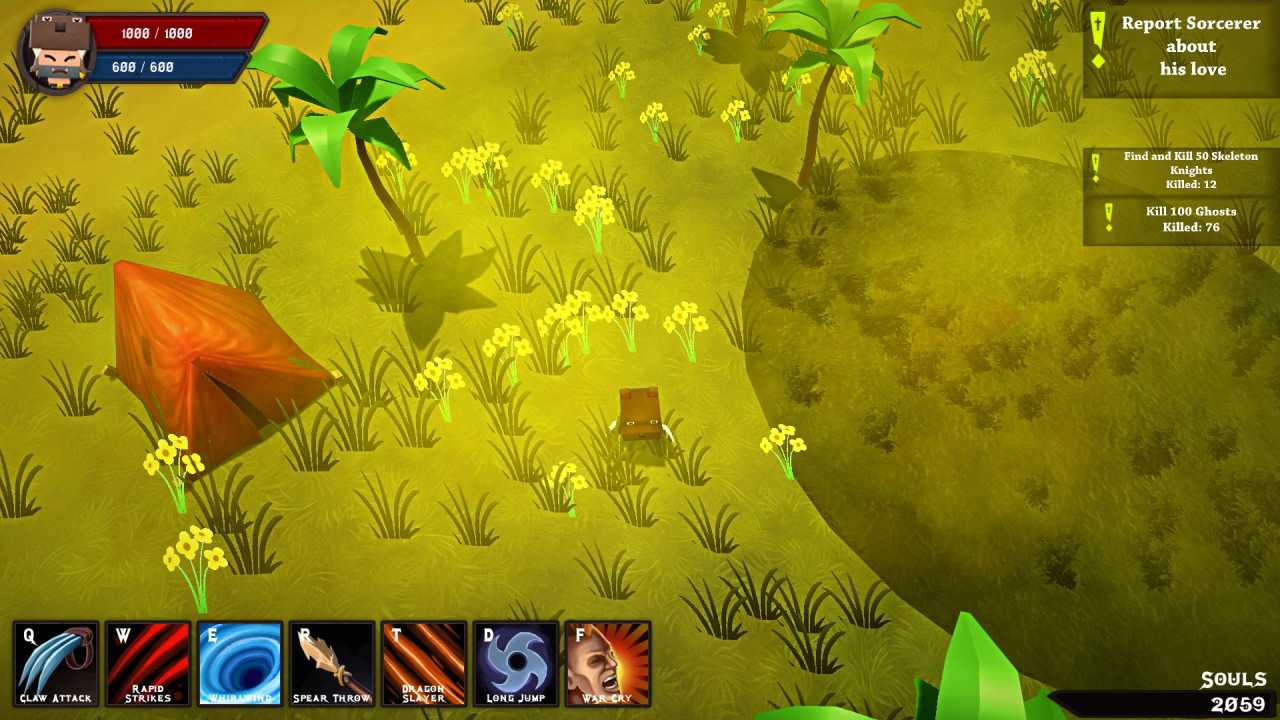Trigger the Whirlwind ability
This screenshot has width=1280, height=720.
click(x=240, y=664)
